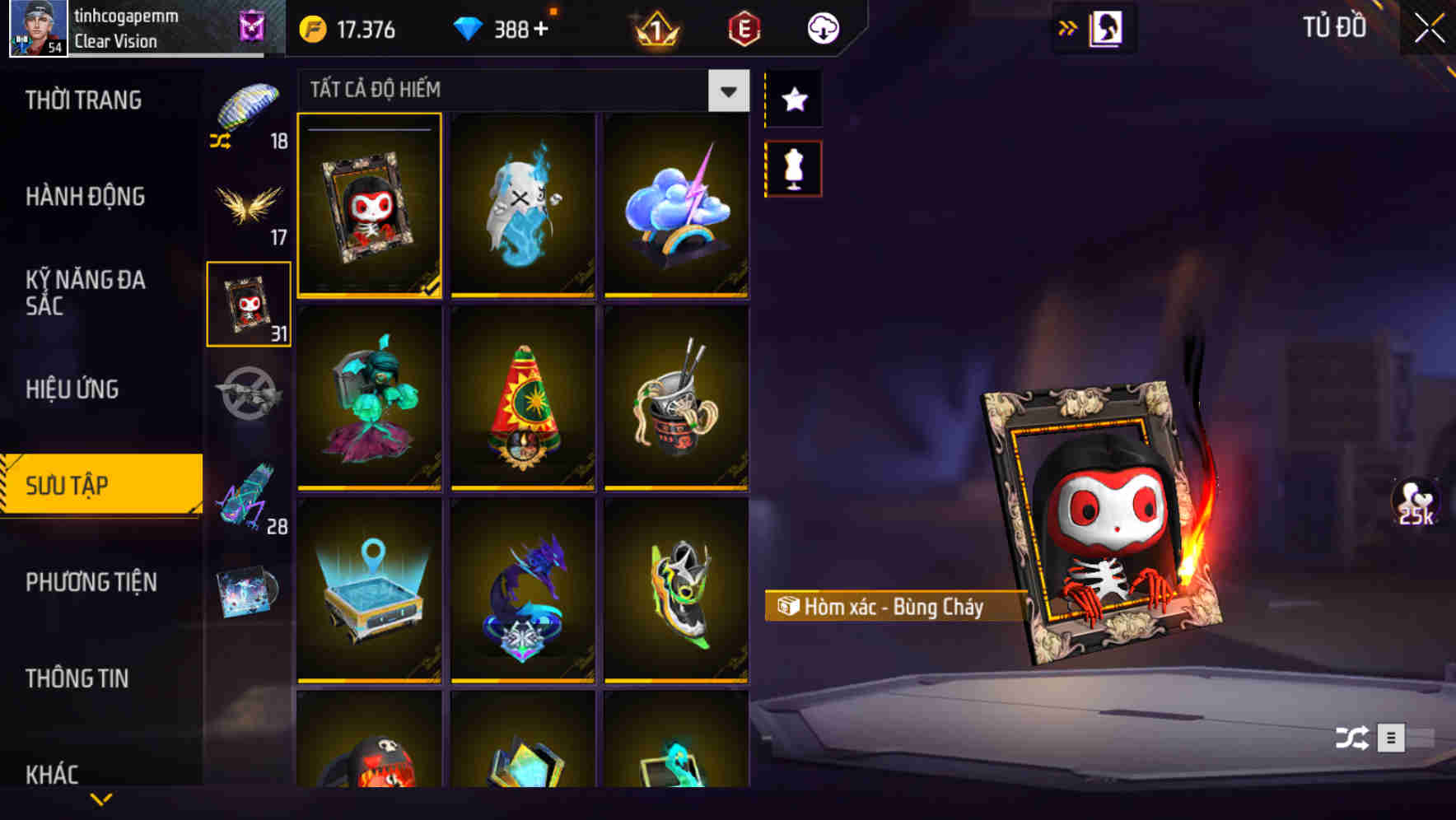The height and width of the screenshot is (820, 1456).
Task: Switch to the THỜI TRANG tab
Action: tap(82, 99)
